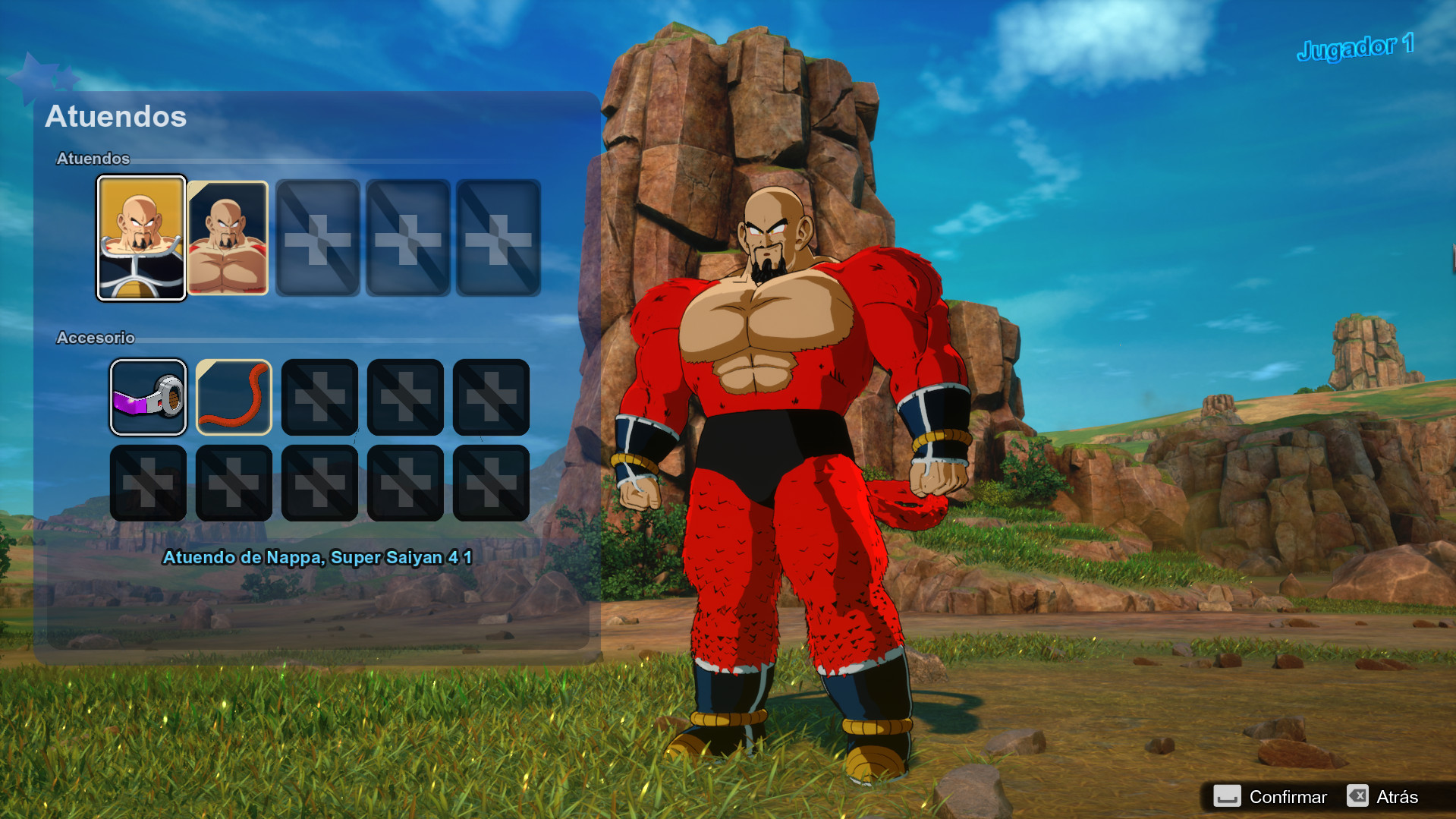Open the Atuendos panel title

point(116,117)
